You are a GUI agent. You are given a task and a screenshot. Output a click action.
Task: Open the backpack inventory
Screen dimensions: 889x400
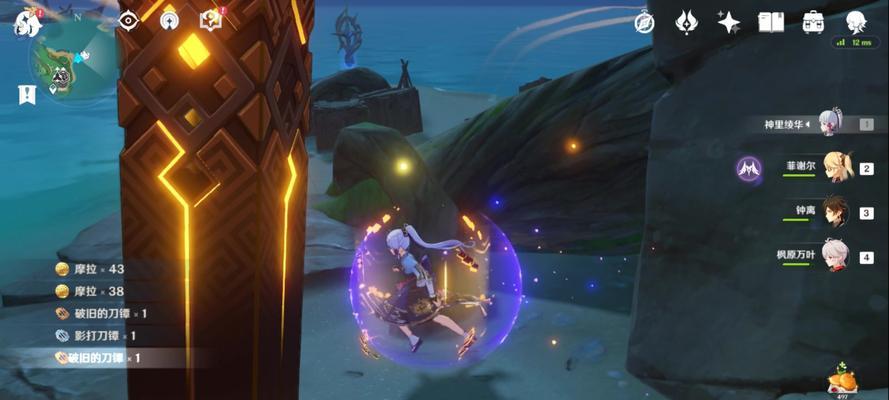[x=813, y=22]
